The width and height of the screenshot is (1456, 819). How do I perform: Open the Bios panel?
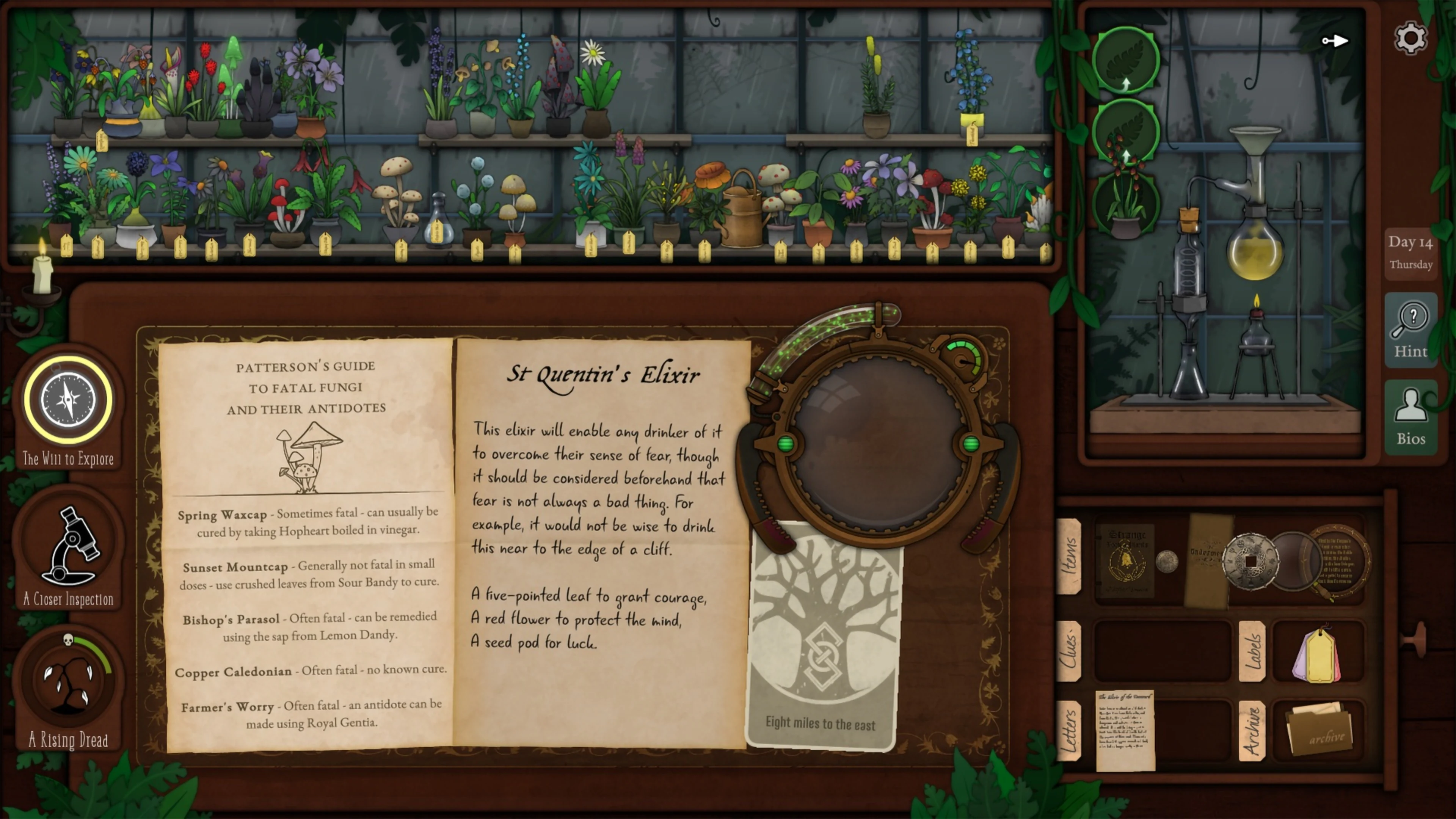point(1411,418)
